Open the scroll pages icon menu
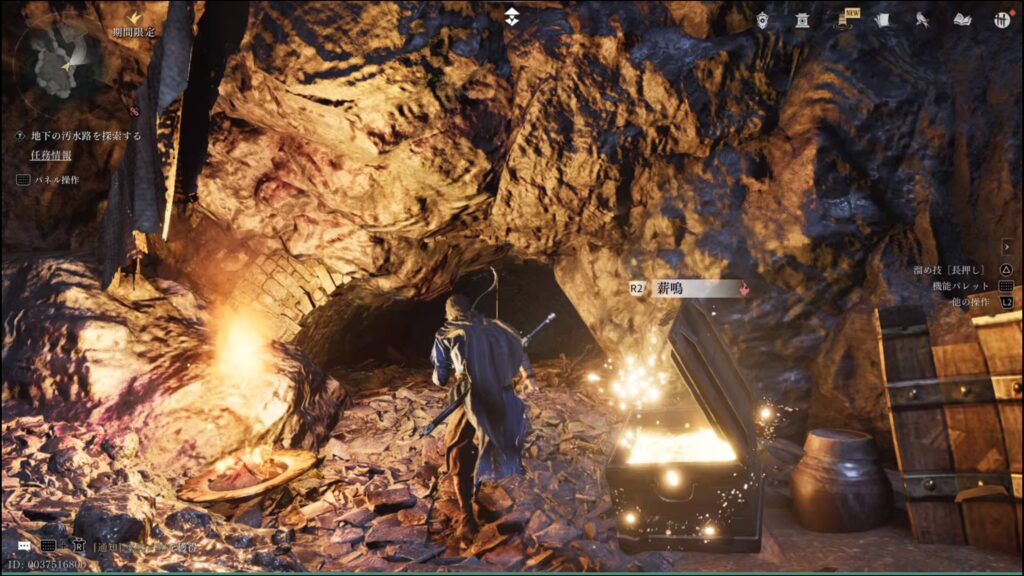The image size is (1024, 576). pos(881,19)
